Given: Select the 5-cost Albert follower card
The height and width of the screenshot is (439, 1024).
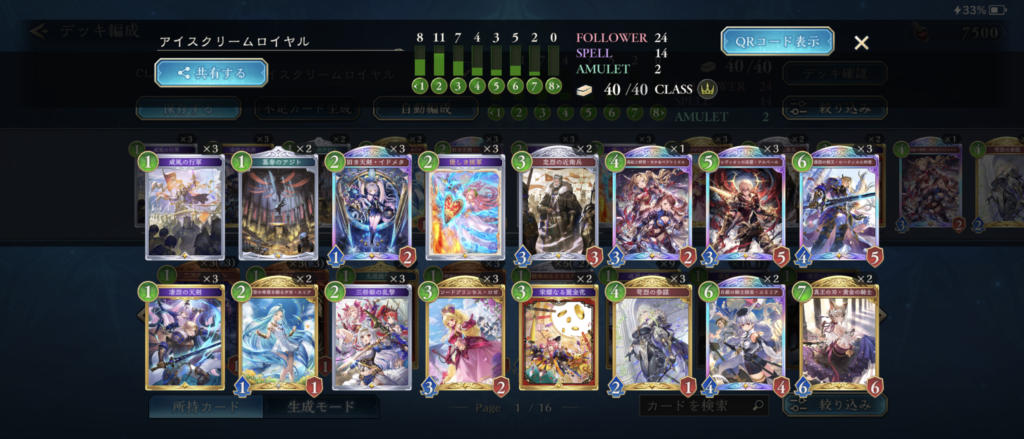Looking at the screenshot, I should pos(745,207).
